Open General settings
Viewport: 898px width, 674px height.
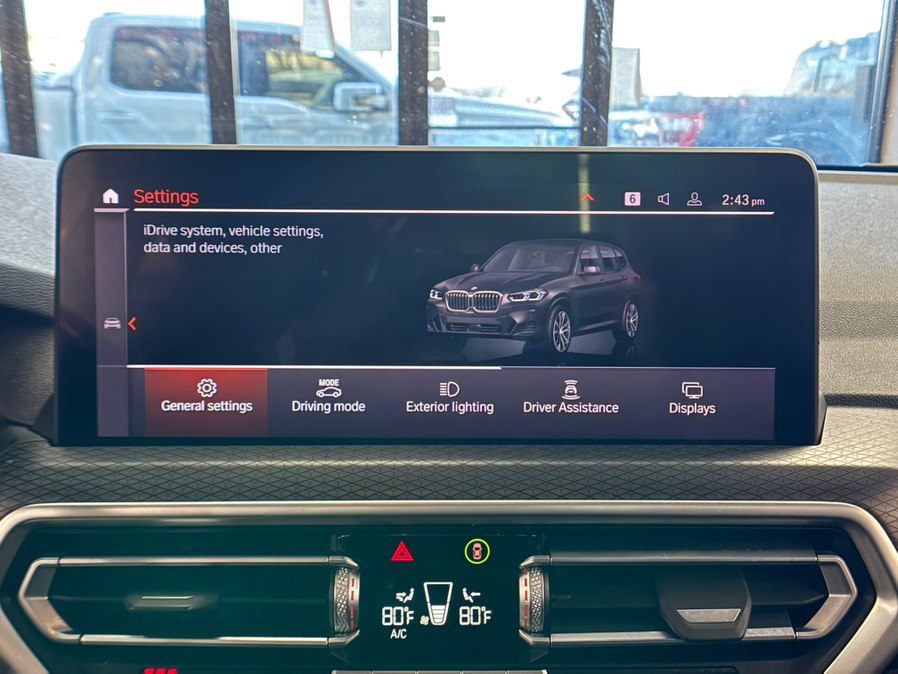pyautogui.click(x=206, y=397)
